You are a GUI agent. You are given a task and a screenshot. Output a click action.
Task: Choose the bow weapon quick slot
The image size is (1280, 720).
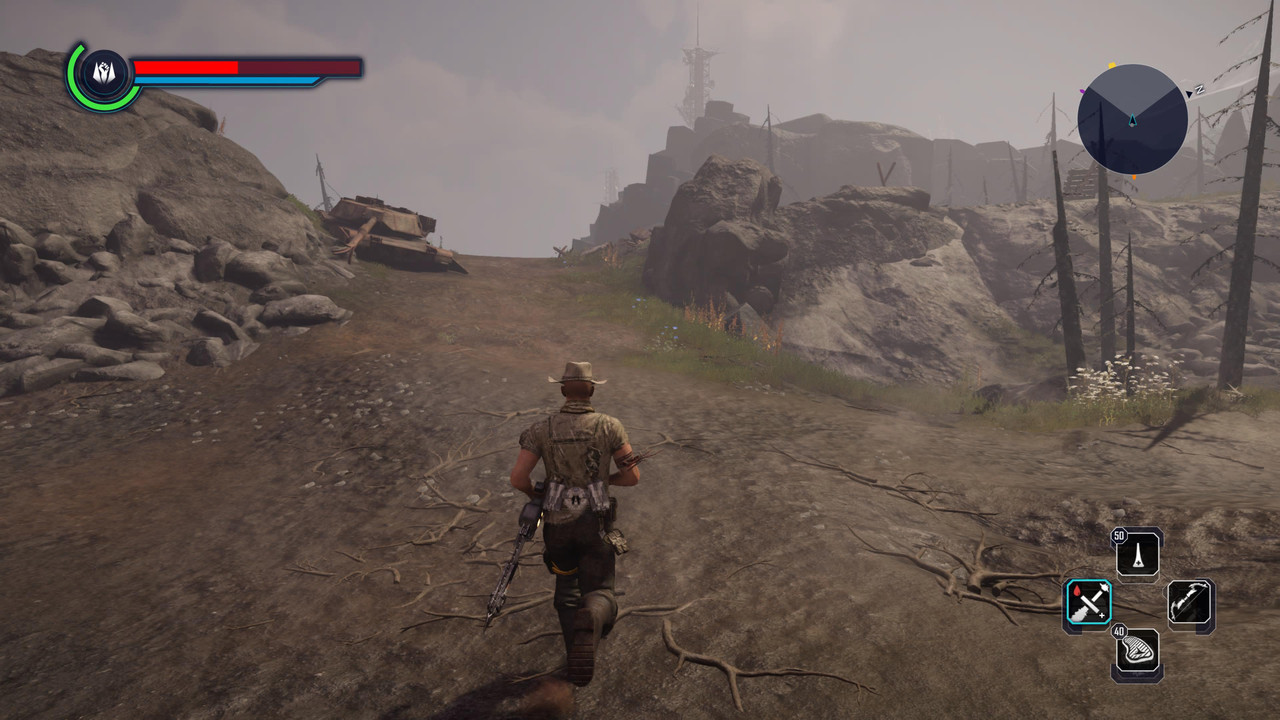pyautogui.click(x=1191, y=605)
